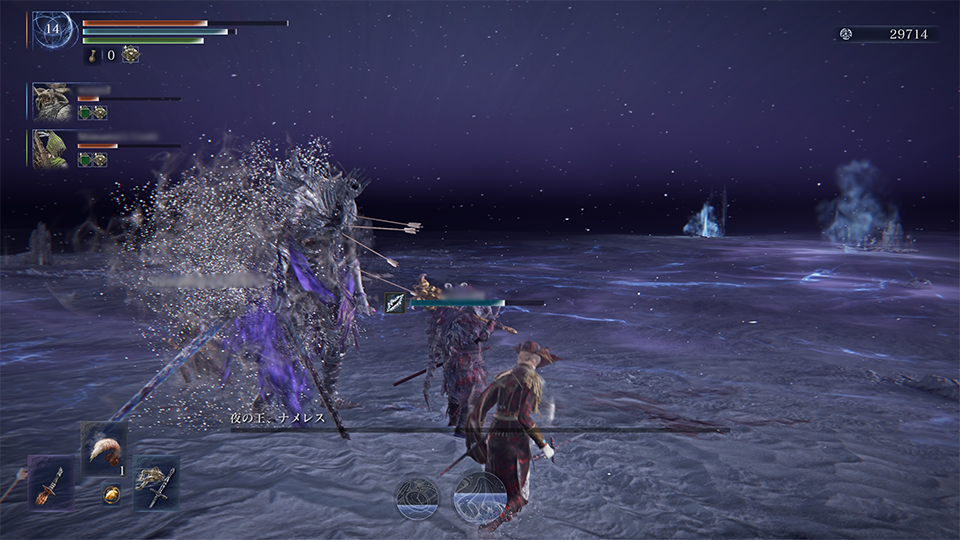The image size is (960, 540).
Task: Choose the curved horn item slot
Action: click(103, 446)
